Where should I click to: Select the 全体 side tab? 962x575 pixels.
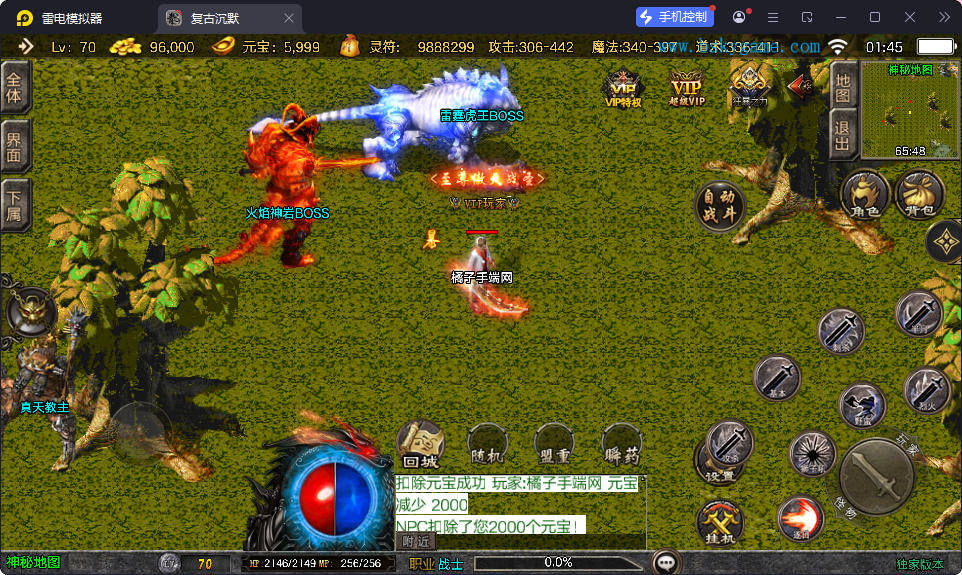[14, 88]
